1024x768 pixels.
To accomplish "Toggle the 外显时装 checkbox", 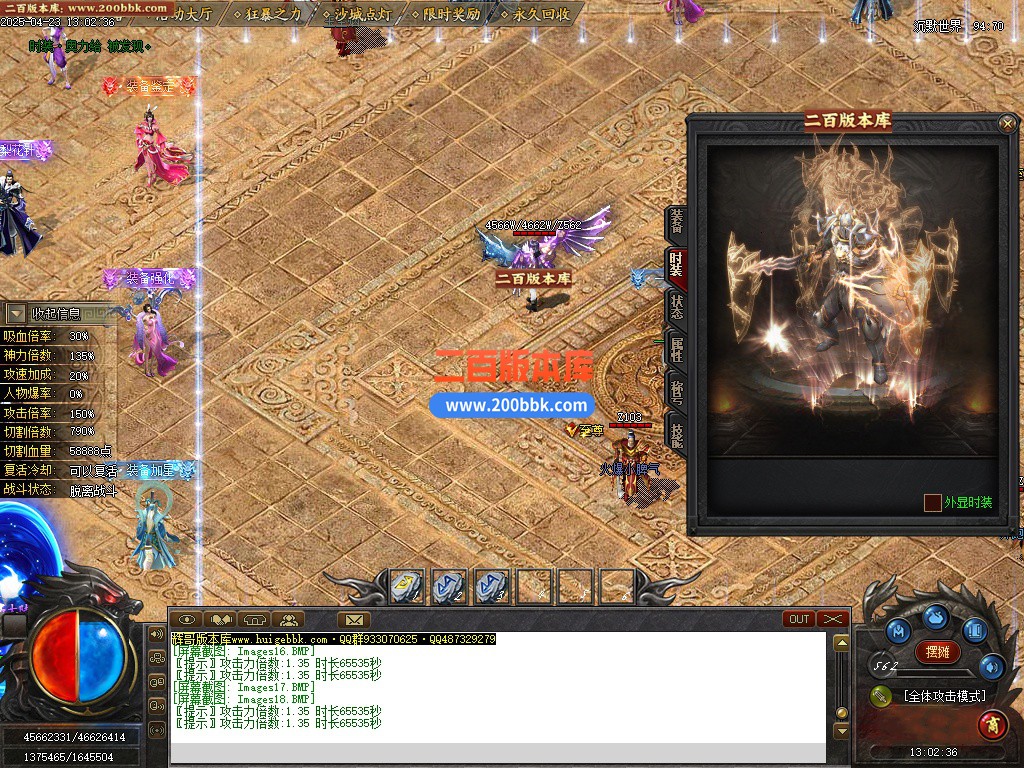I will (932, 503).
